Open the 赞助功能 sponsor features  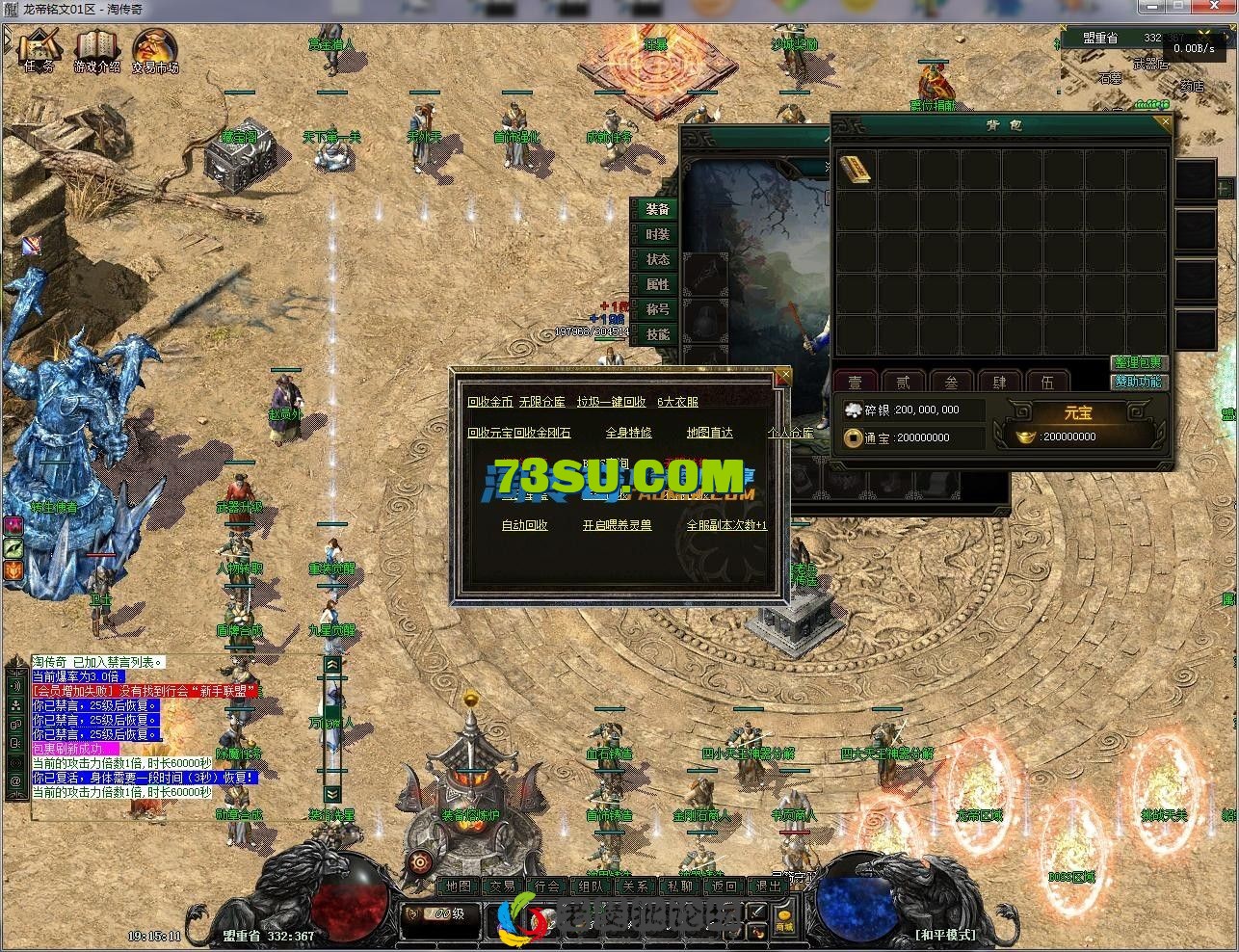click(x=1138, y=382)
